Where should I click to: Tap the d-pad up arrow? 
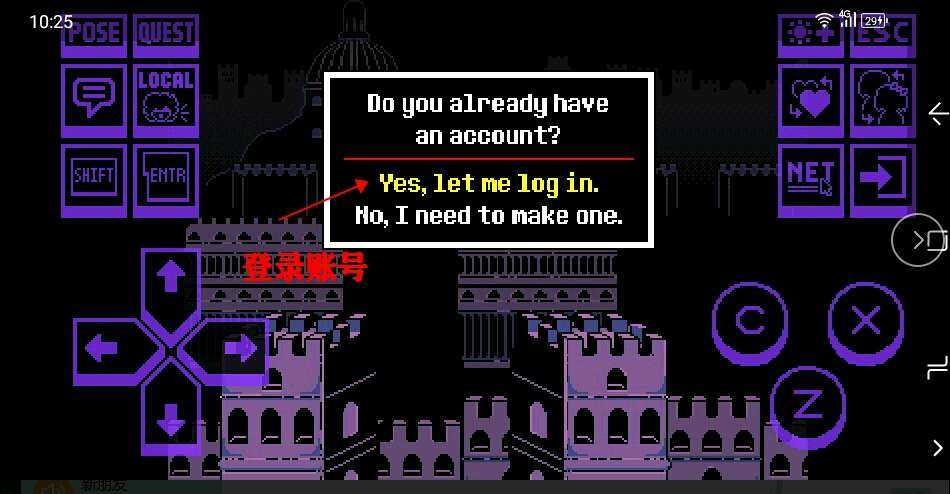[170, 278]
